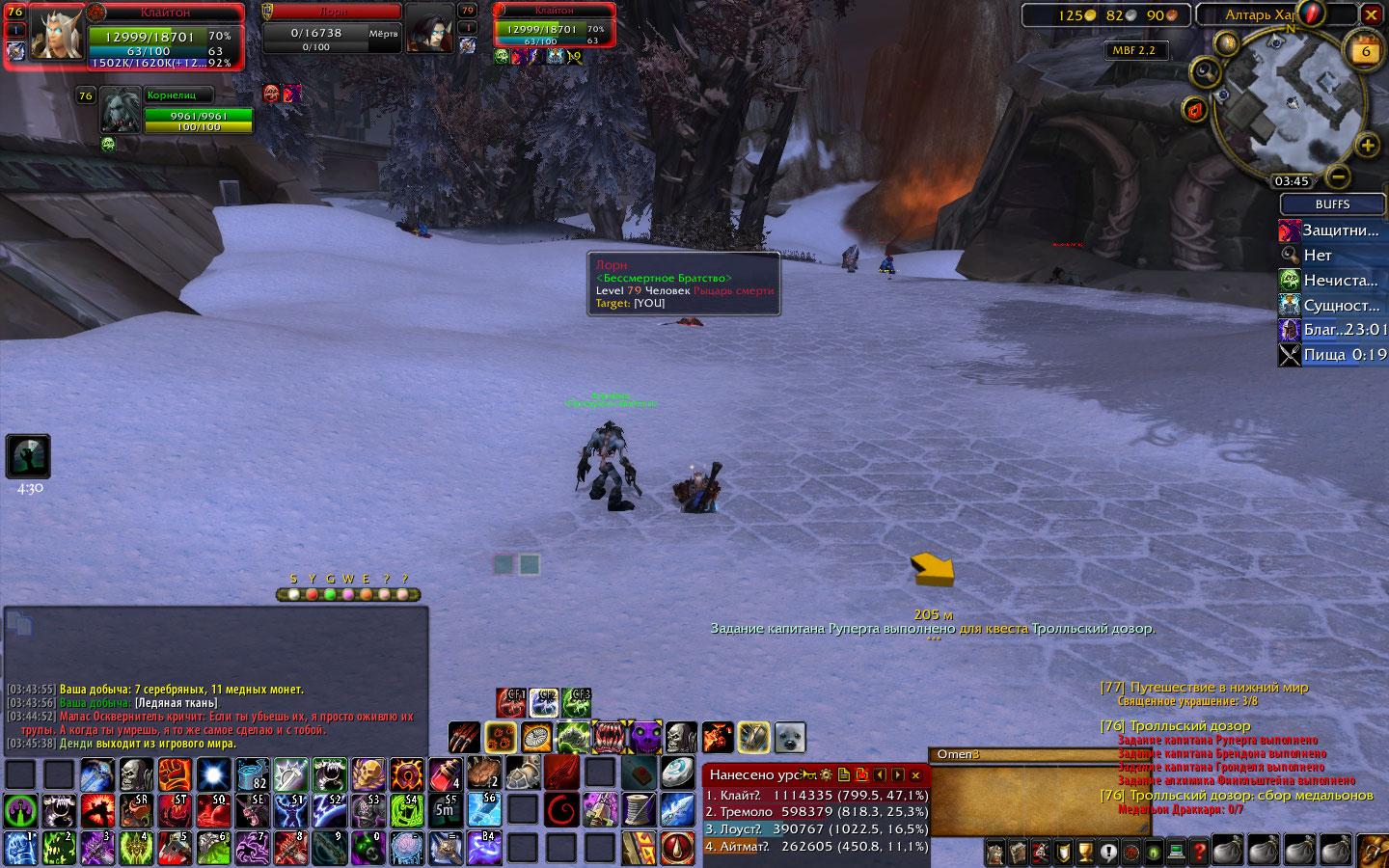1389x868 pixels.
Task: Zoom out the minimap with minus button
Action: [x=1338, y=176]
